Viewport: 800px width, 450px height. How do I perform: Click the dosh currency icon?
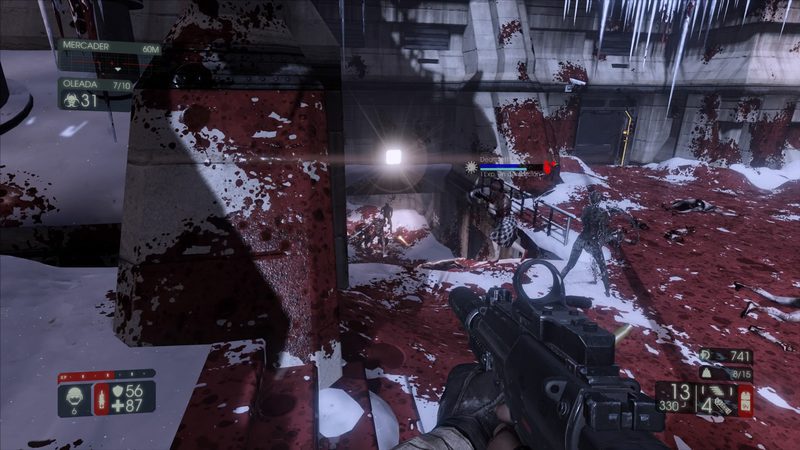(707, 355)
